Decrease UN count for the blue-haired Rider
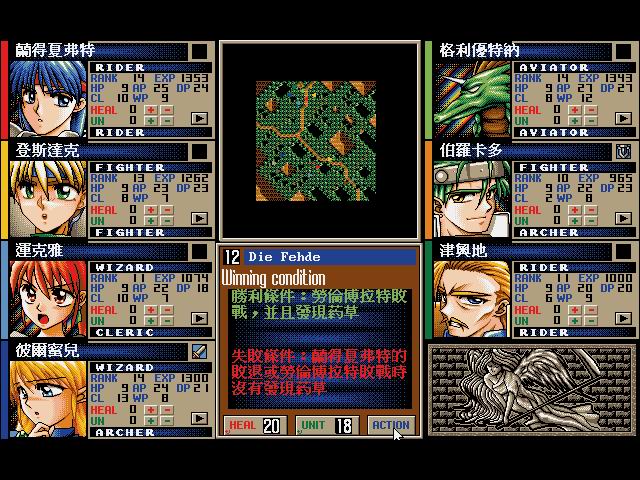 pos(165,121)
